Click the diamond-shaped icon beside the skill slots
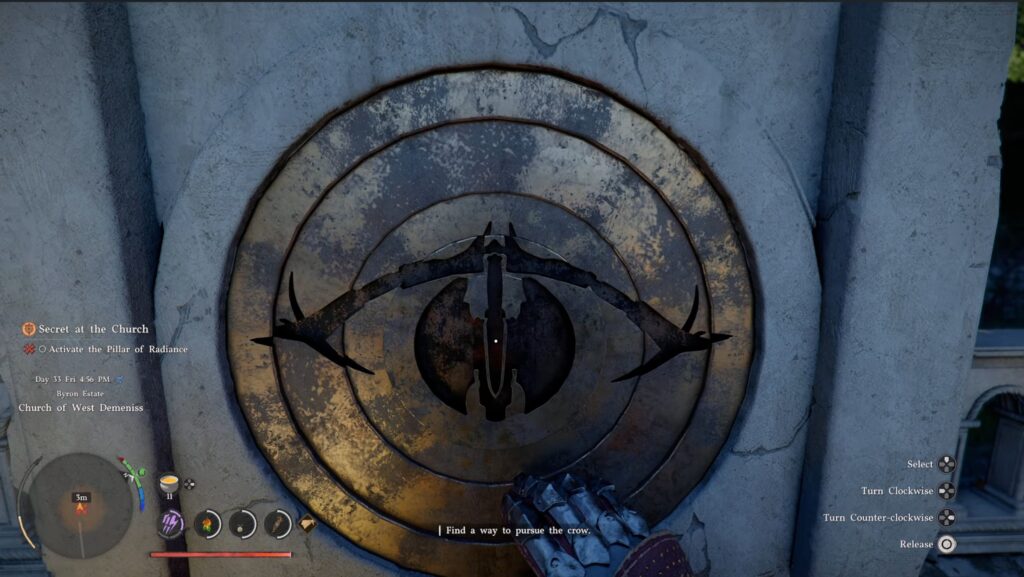Viewport: 1024px width, 577px height. [308, 522]
